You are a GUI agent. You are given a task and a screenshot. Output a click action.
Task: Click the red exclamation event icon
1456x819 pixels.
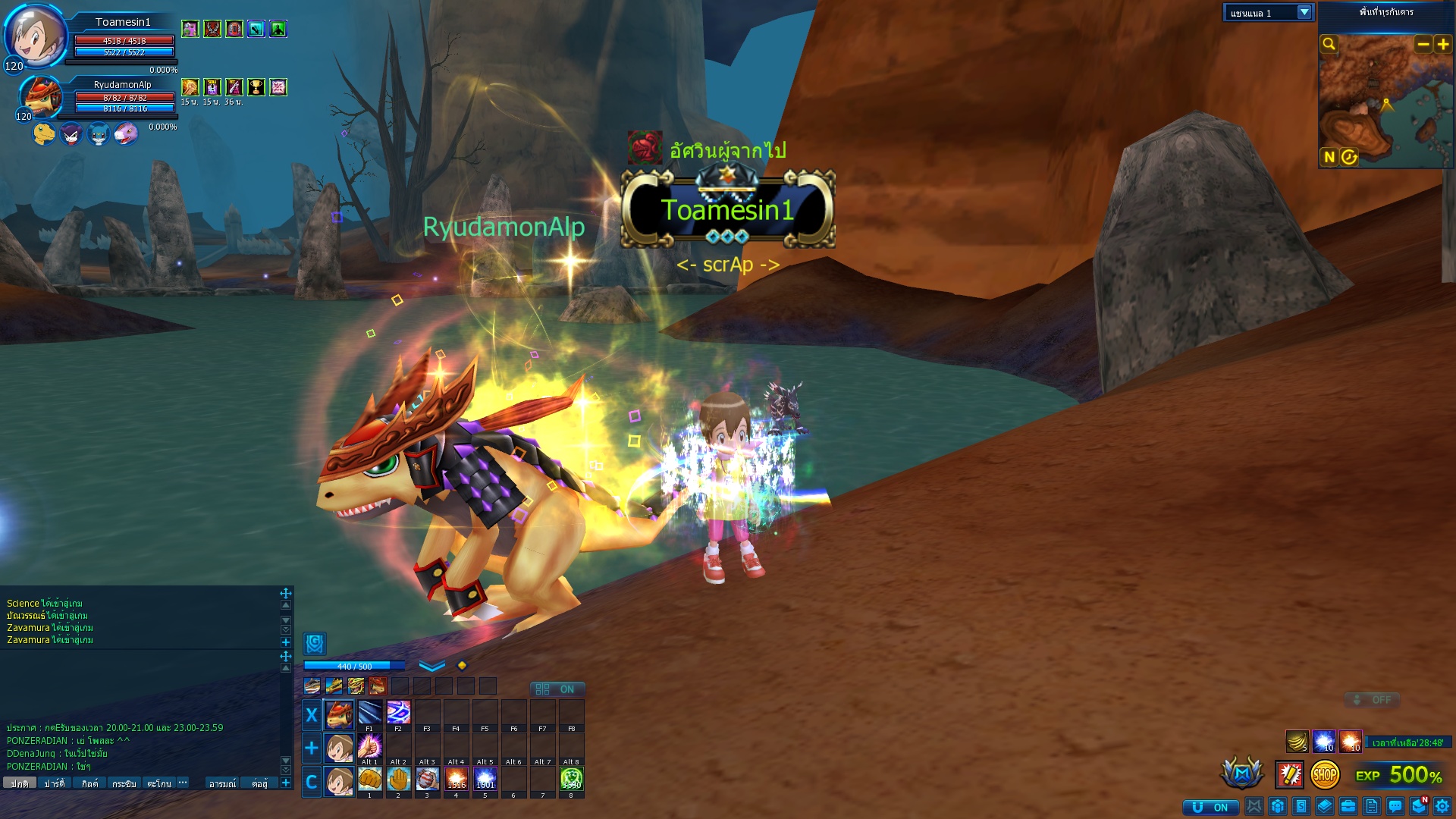tap(1289, 774)
